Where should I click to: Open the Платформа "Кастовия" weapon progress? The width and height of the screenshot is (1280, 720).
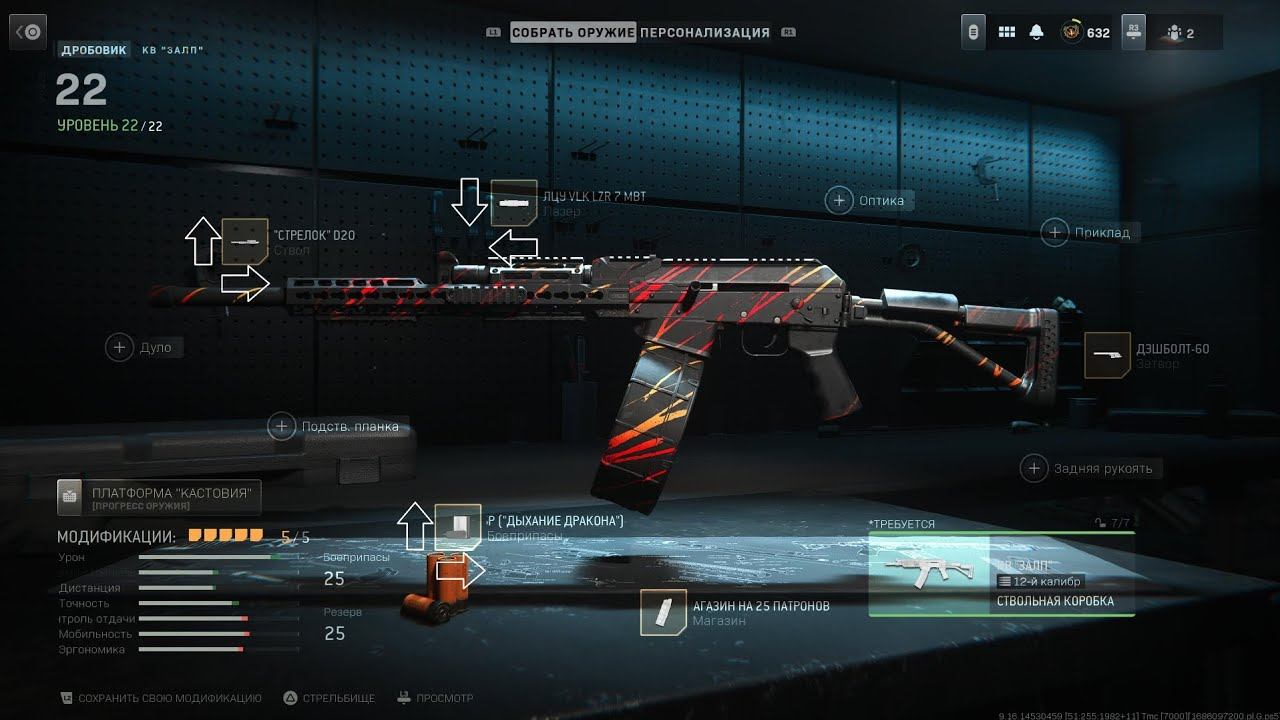[159, 495]
